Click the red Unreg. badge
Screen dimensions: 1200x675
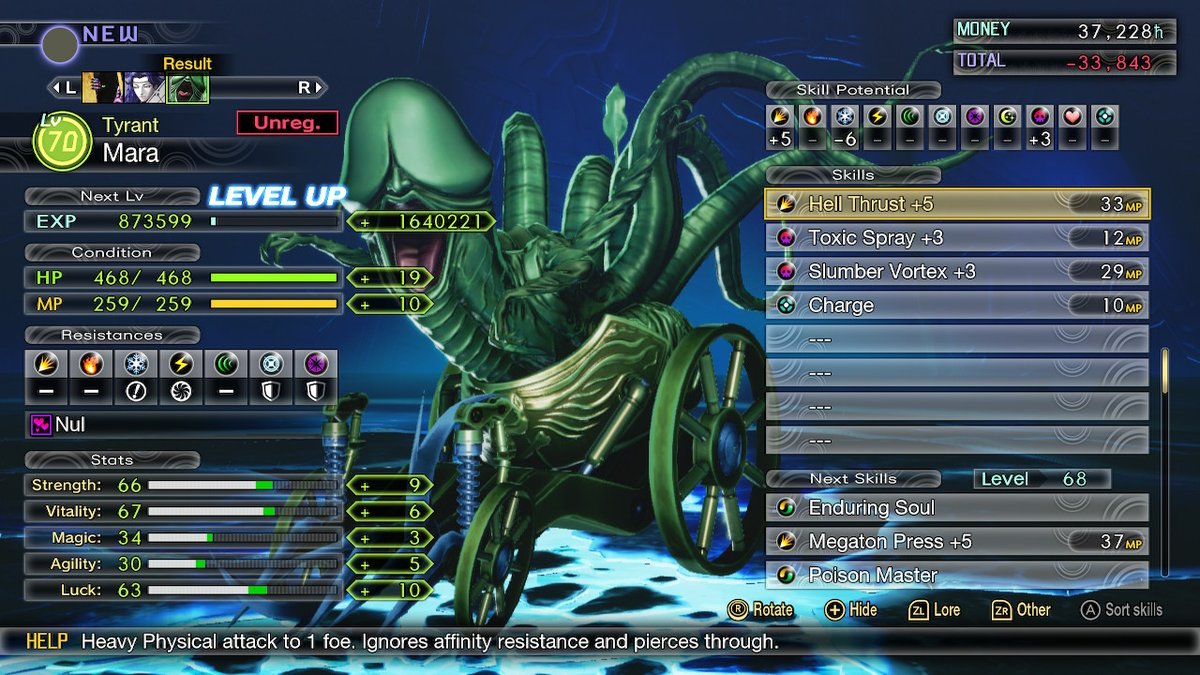pyautogui.click(x=287, y=123)
